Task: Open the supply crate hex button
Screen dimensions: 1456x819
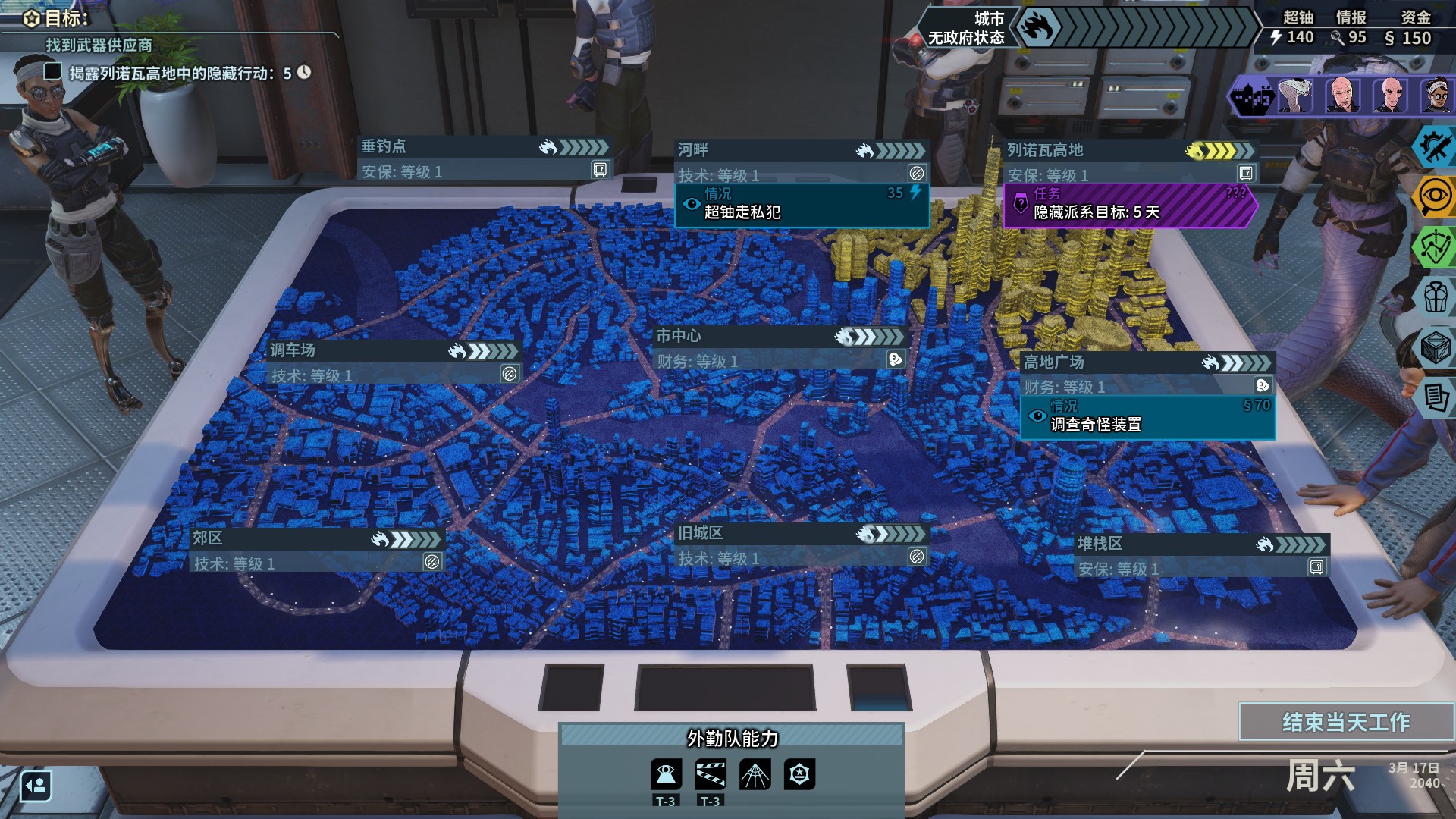Action: click(x=1436, y=347)
